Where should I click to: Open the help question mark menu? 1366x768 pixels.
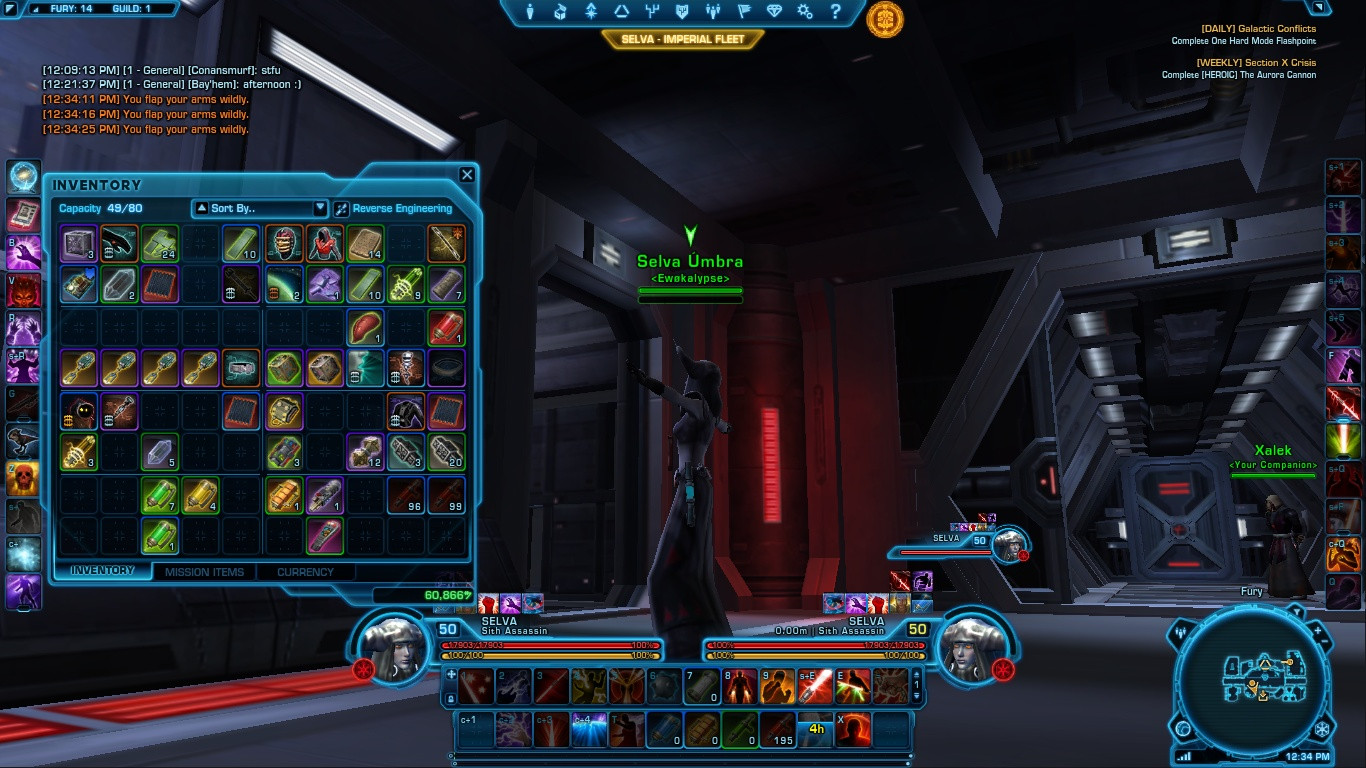835,12
